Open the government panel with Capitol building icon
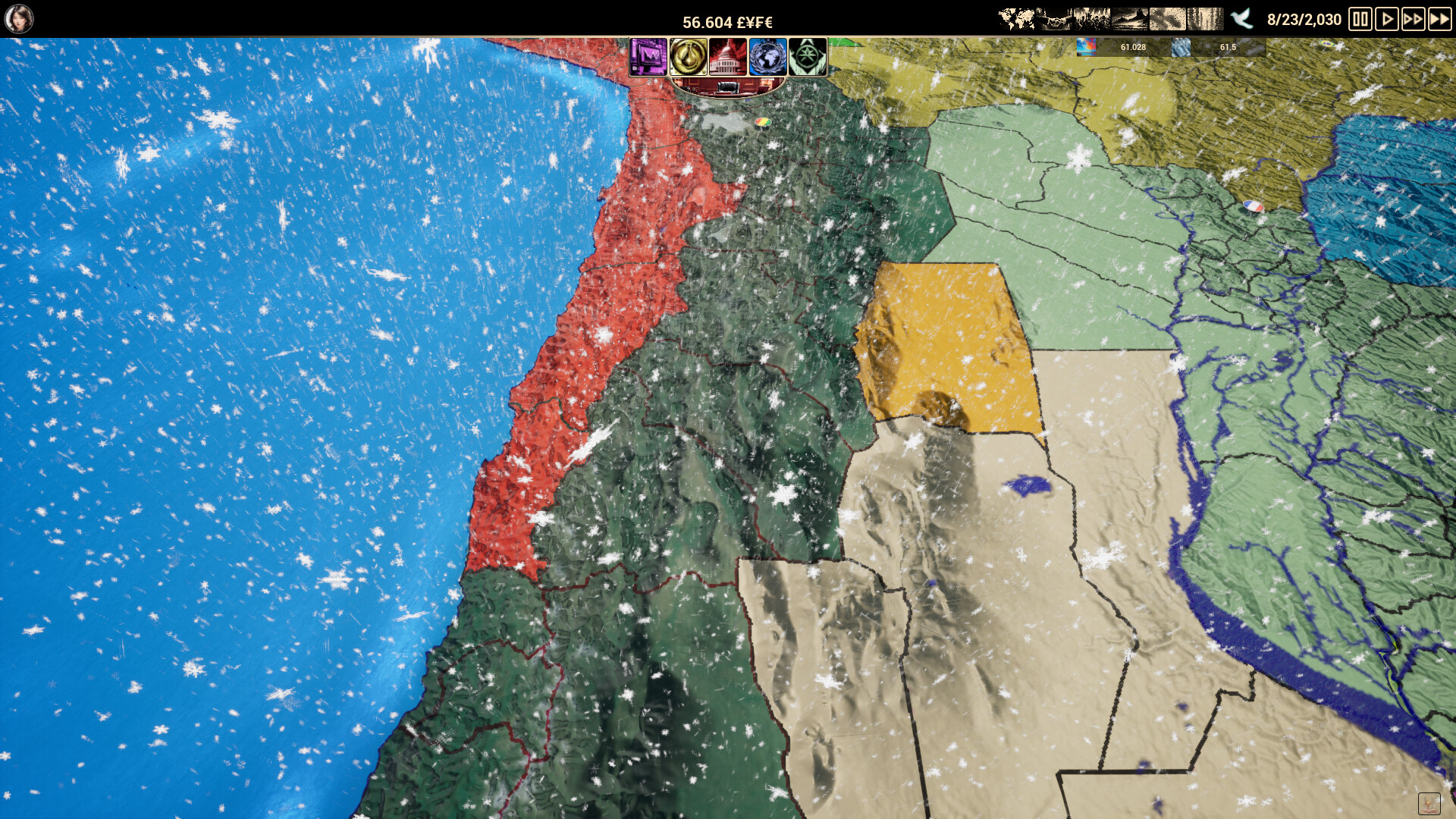1456x819 pixels. 728,58
